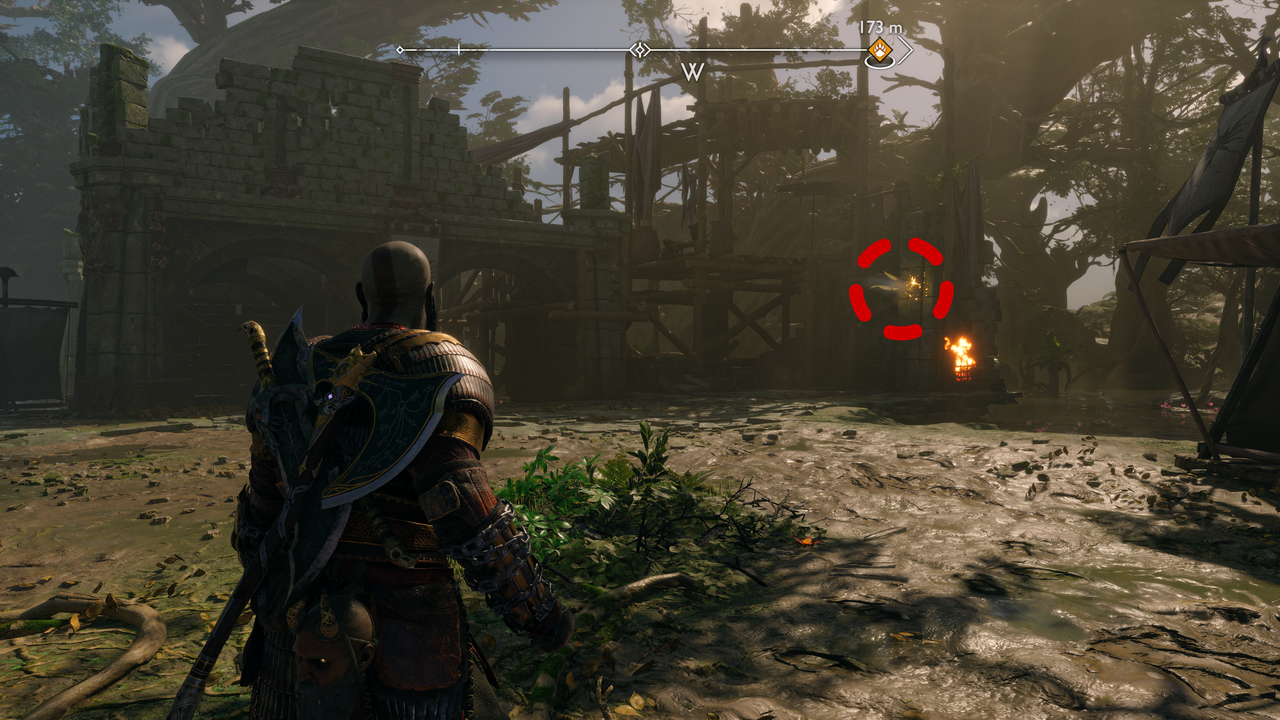Click the glow ring beneath the quest icon

880,61
